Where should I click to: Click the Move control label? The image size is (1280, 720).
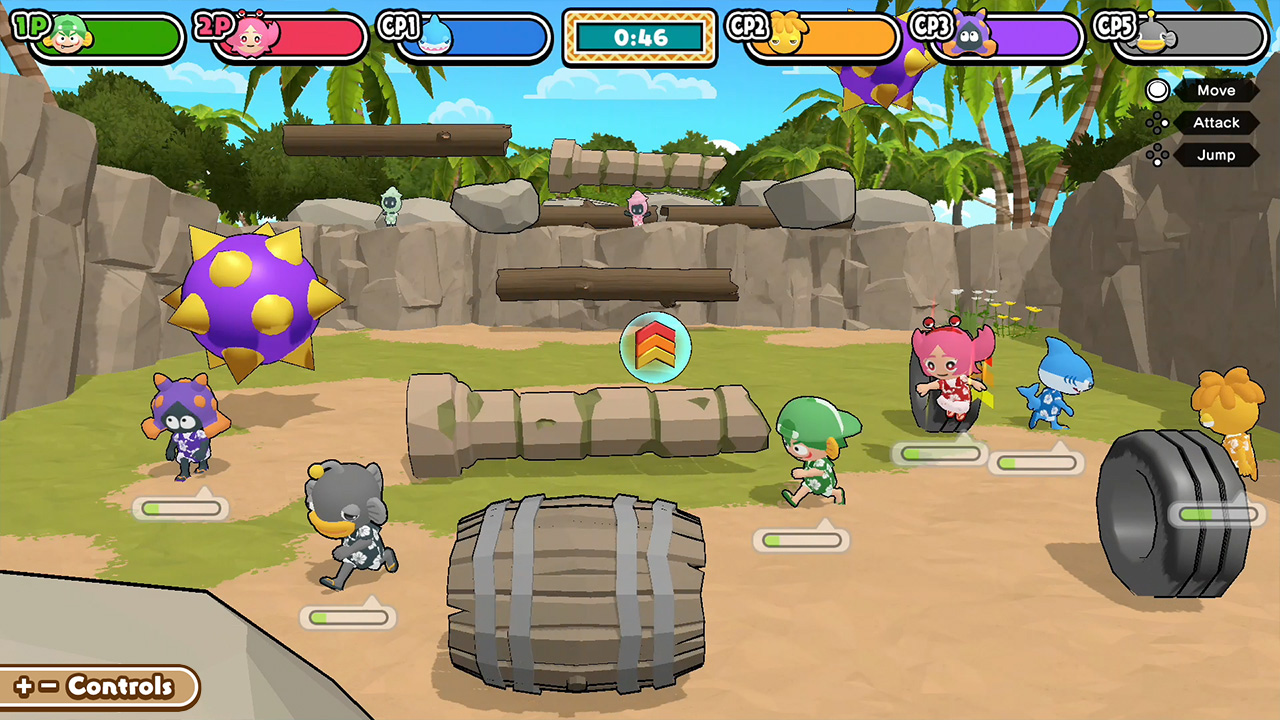(x=1216, y=91)
